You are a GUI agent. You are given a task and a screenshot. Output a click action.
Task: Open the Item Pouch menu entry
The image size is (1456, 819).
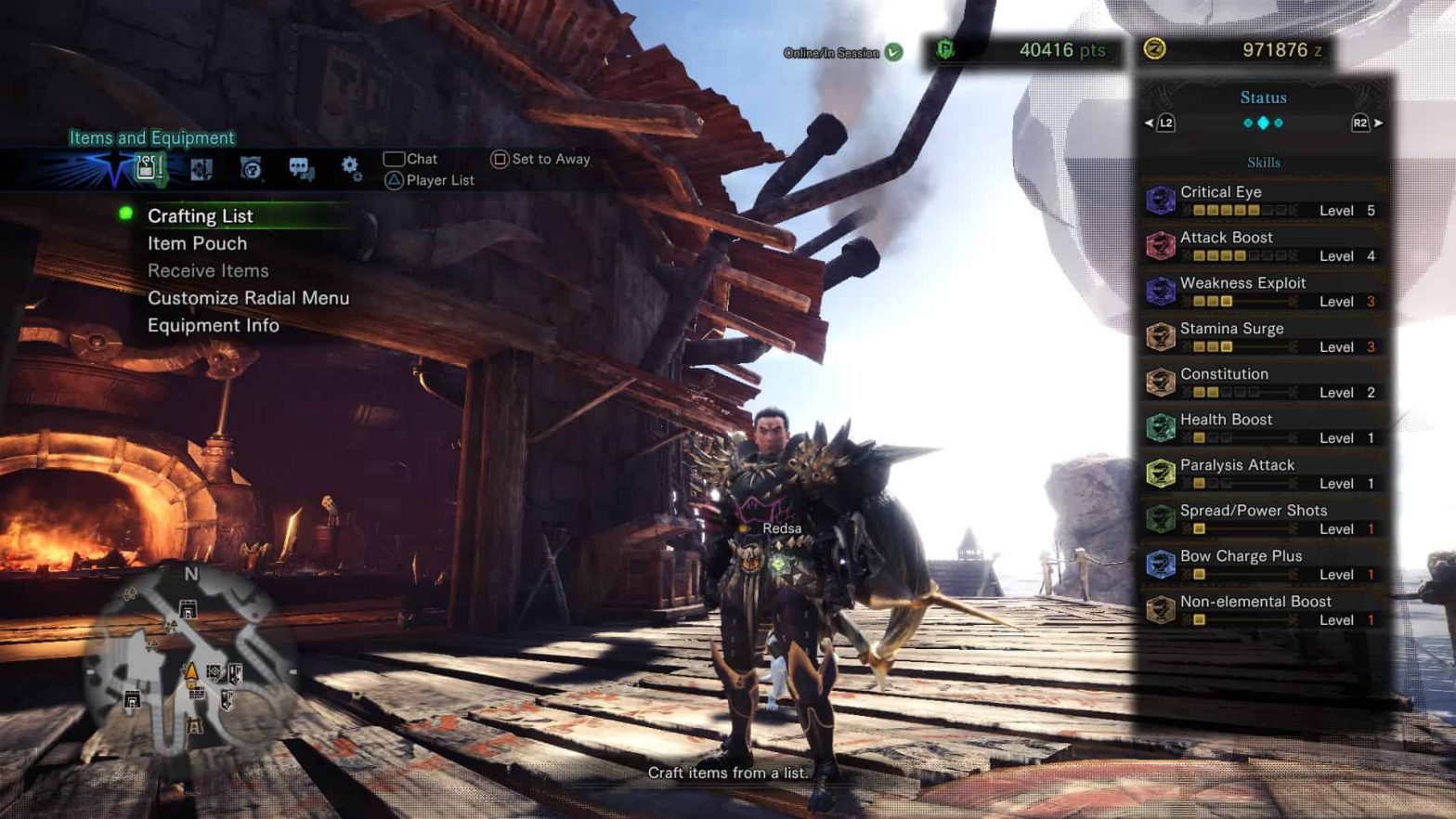click(196, 243)
